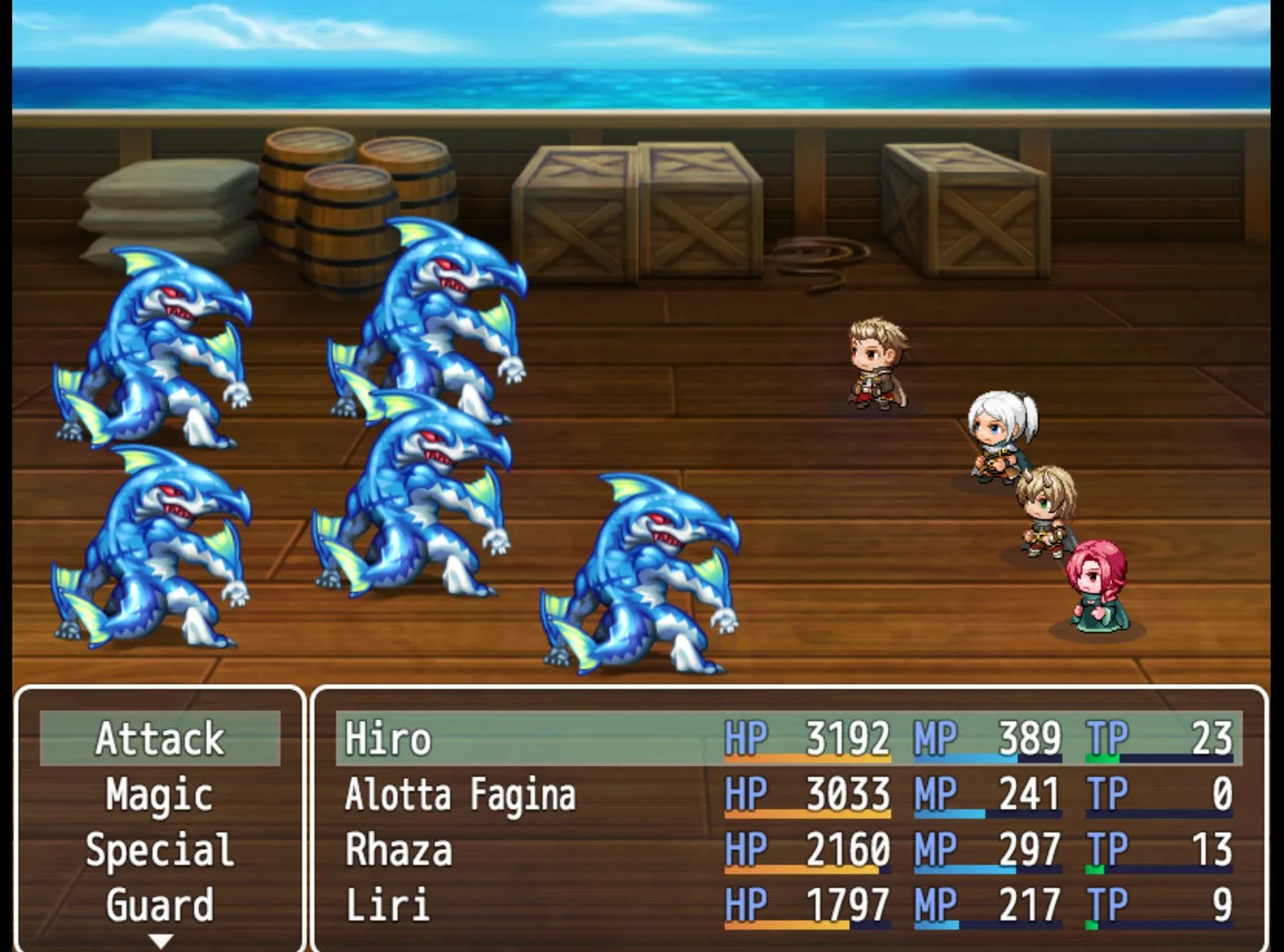
Task: Click the command list's down arrow
Action: click(160, 941)
